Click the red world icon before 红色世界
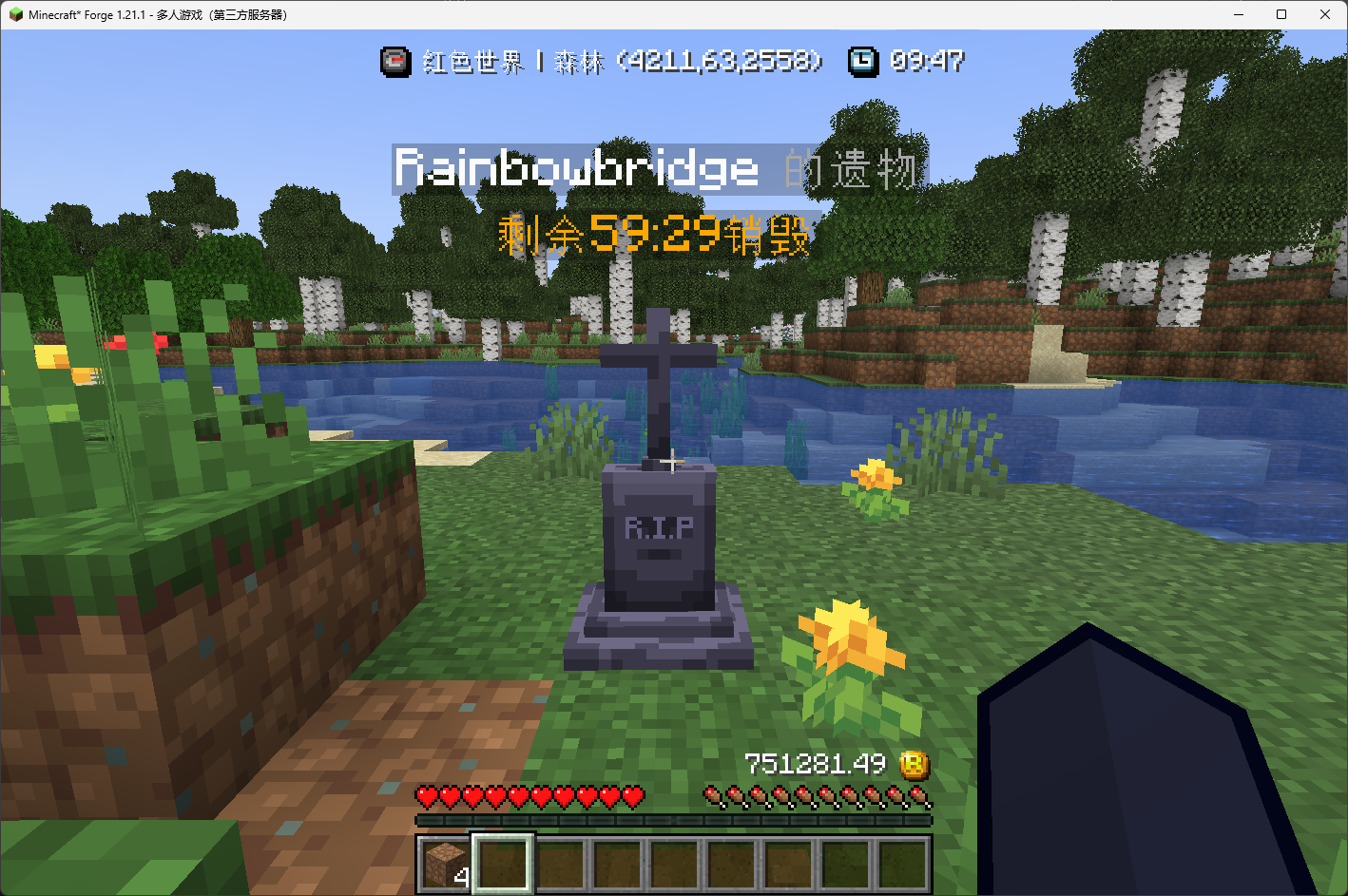This screenshot has width=1348, height=896. click(x=396, y=62)
